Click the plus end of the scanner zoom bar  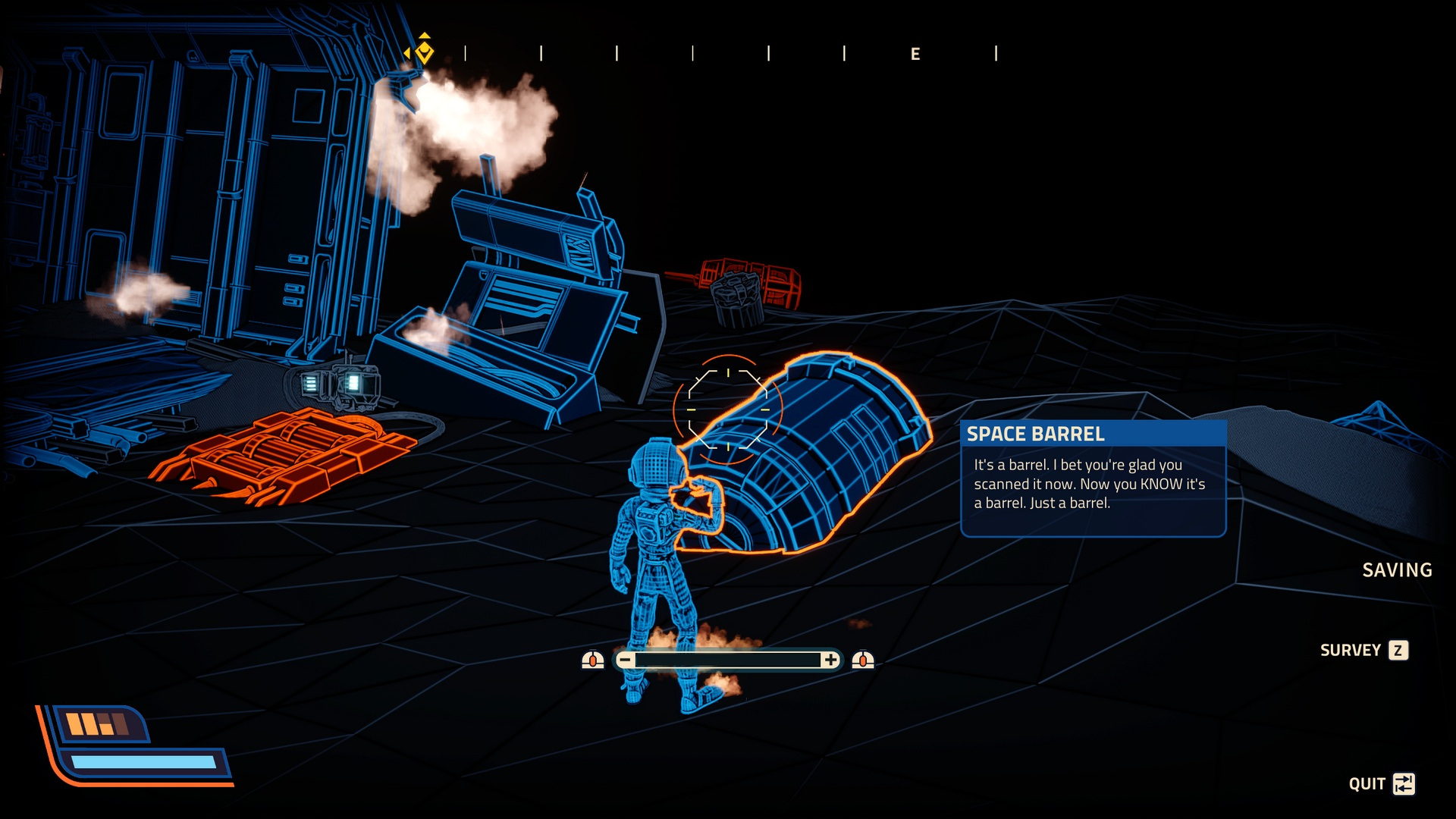point(830,661)
